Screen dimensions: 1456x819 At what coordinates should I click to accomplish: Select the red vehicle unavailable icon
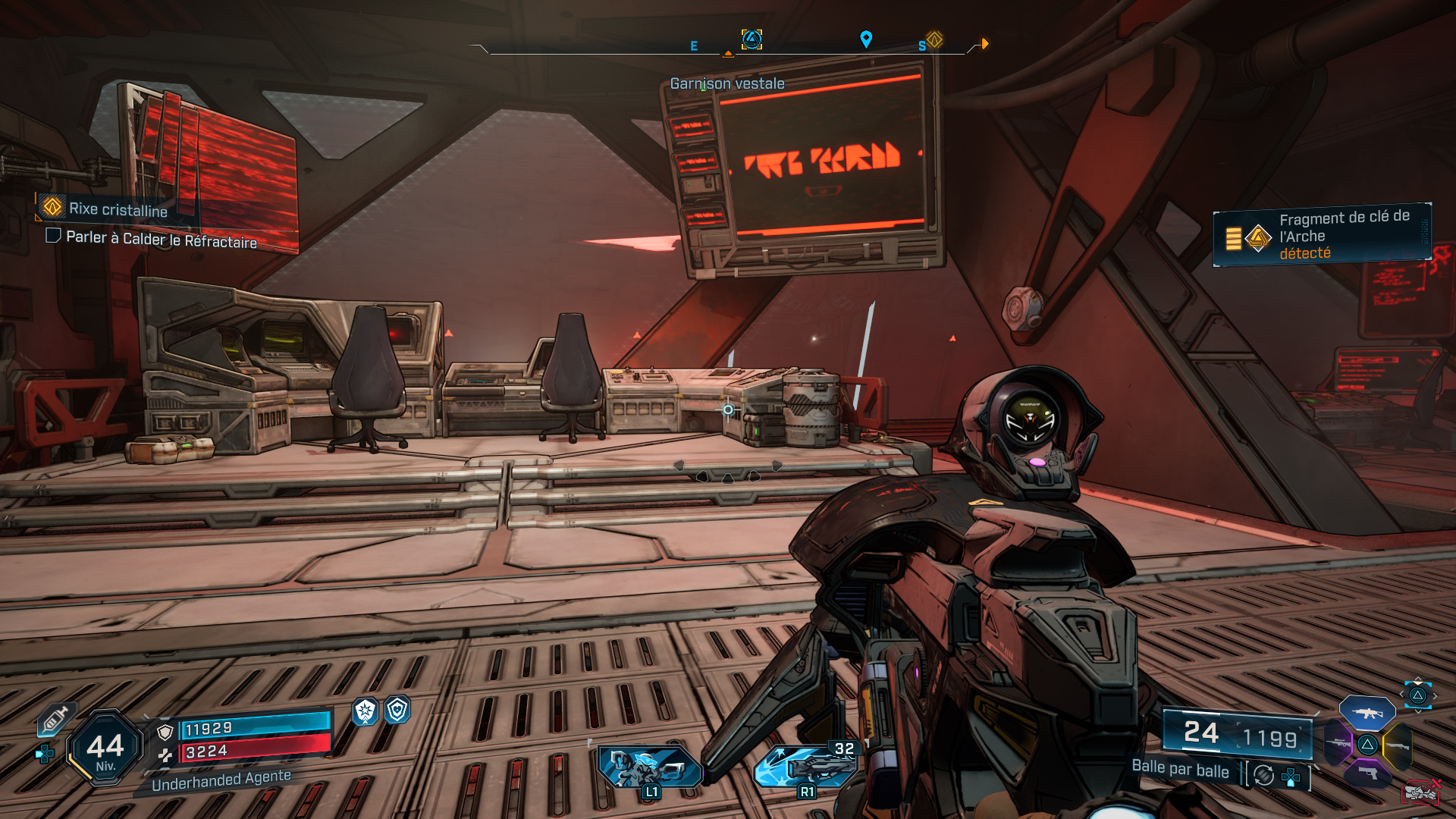(x=1420, y=792)
